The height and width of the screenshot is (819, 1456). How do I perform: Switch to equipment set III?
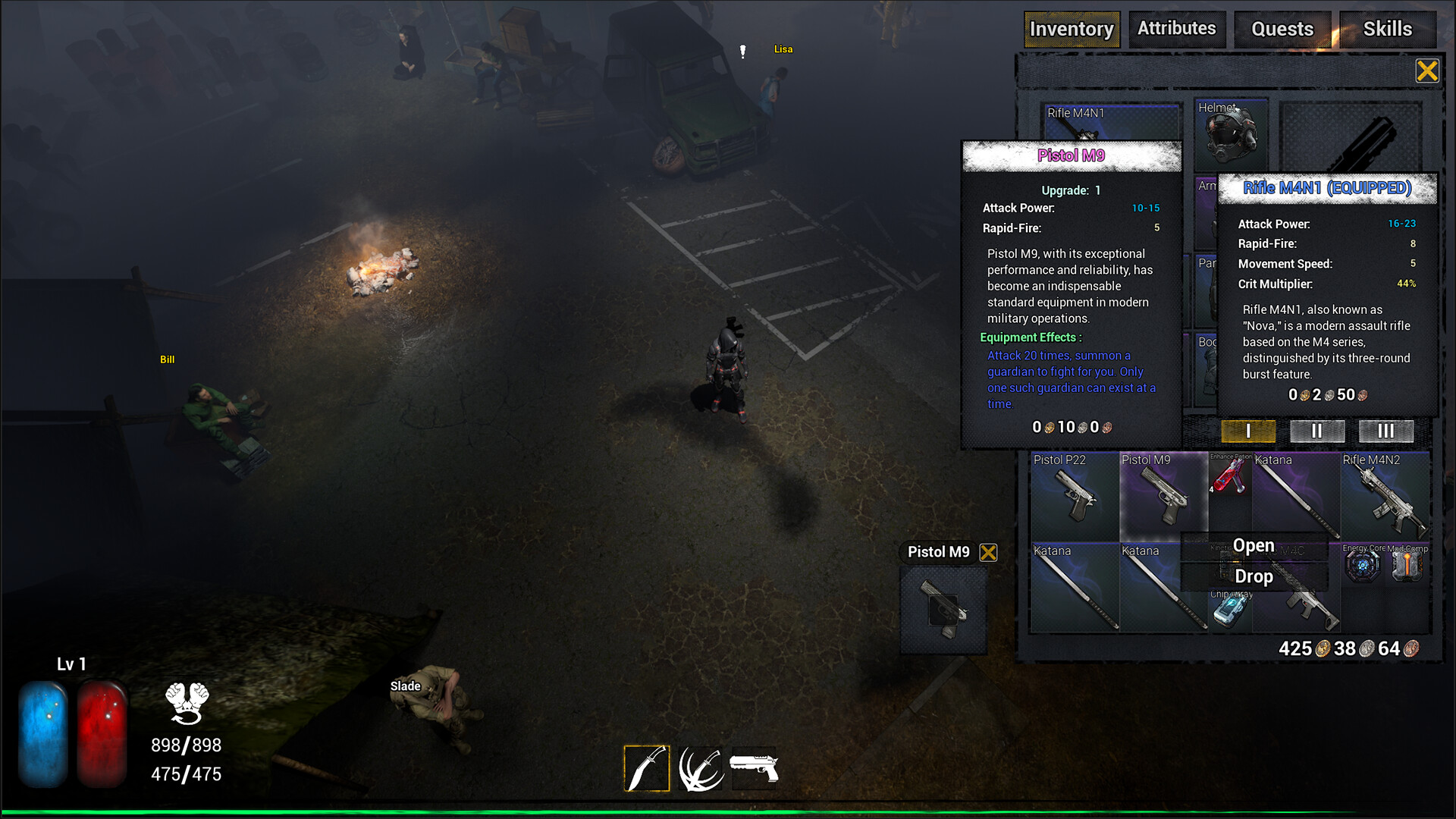1385,431
